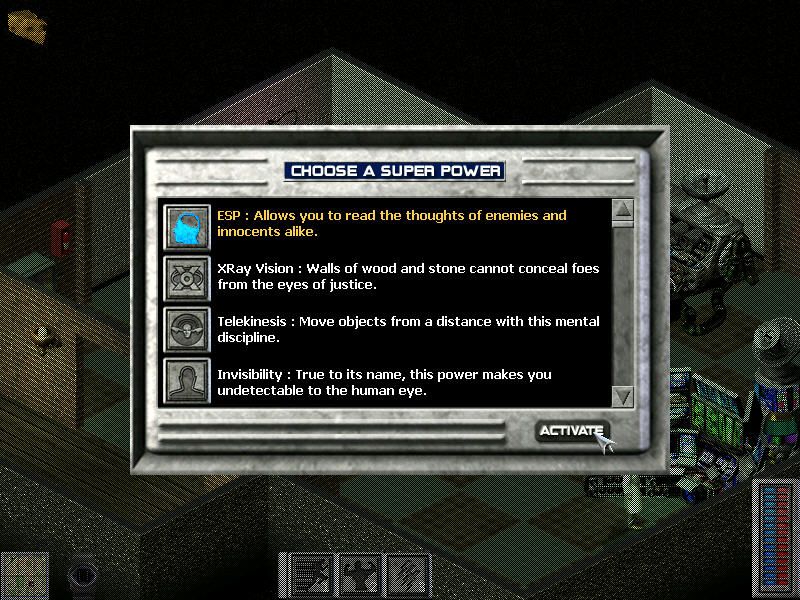Click the Telekinesis icon
Image resolution: width=800 pixels, height=600 pixels.
[187, 330]
